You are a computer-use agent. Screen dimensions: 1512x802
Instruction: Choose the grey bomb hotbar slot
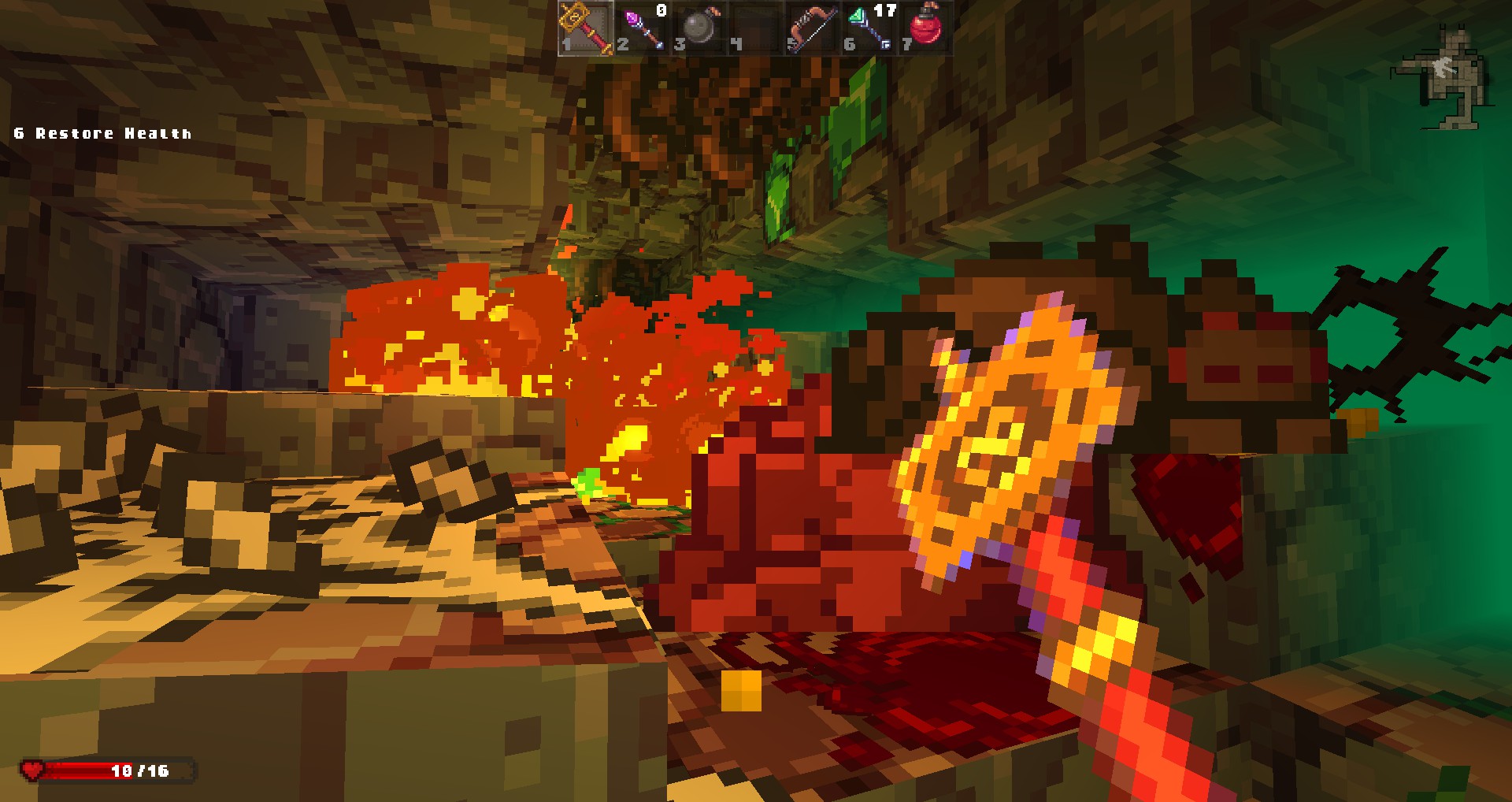tap(699, 28)
